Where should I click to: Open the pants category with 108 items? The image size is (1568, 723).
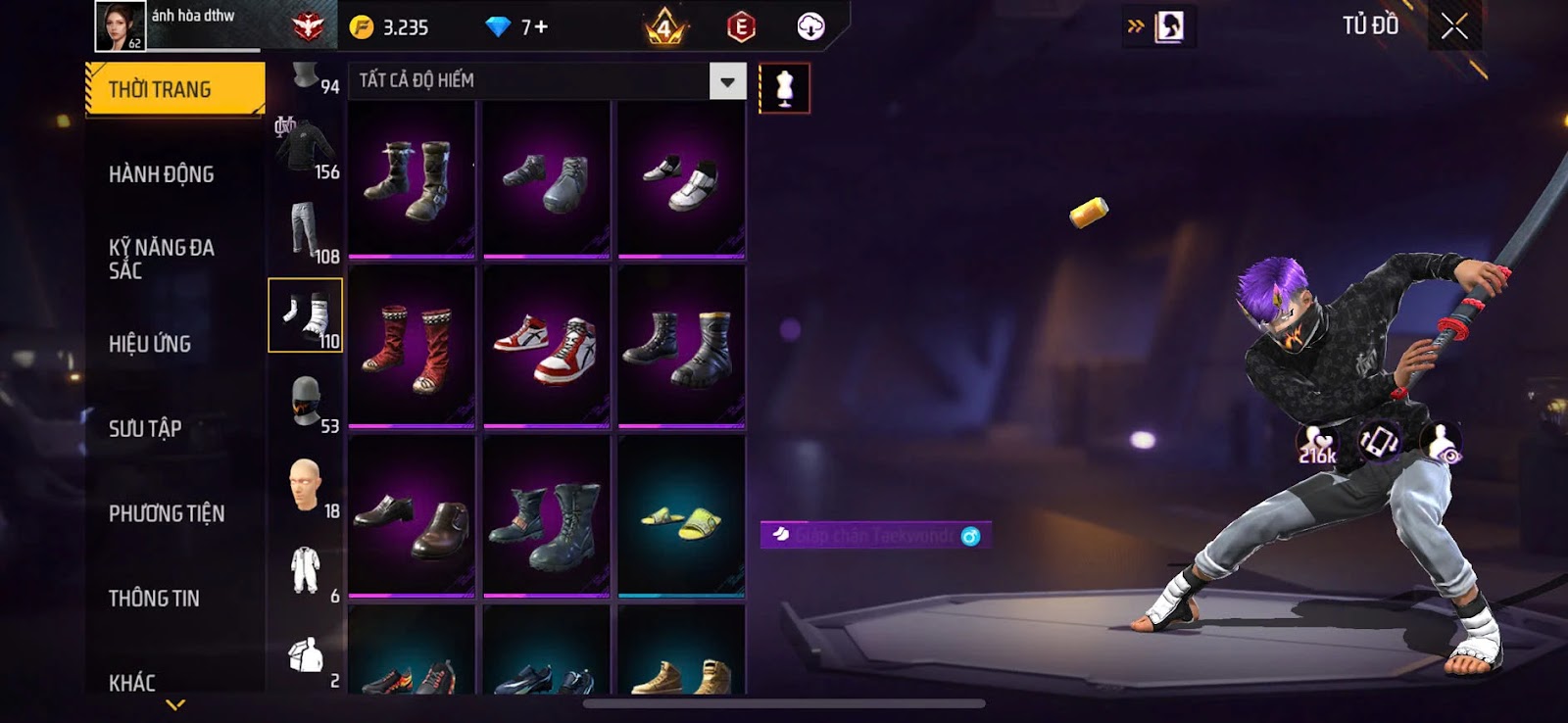pos(306,231)
